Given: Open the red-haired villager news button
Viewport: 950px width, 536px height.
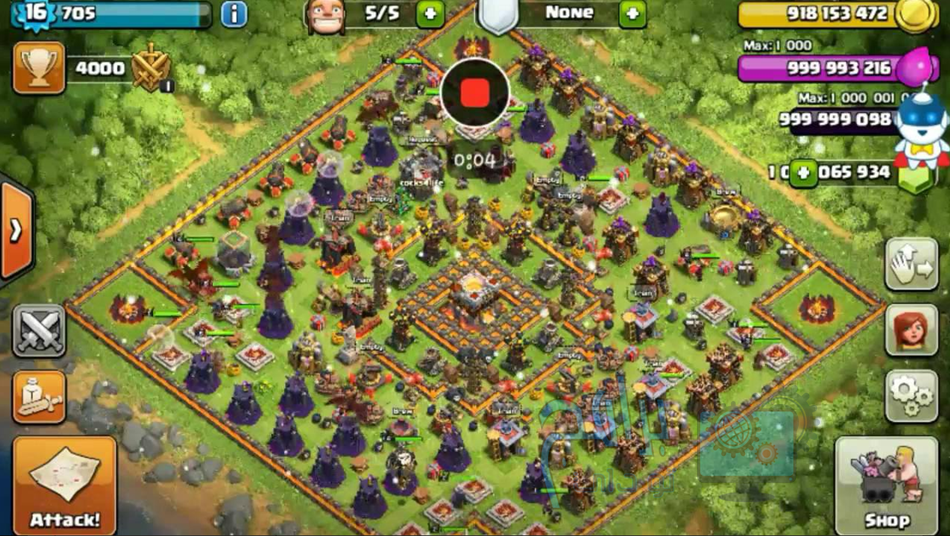Looking at the screenshot, I should tap(911, 330).
